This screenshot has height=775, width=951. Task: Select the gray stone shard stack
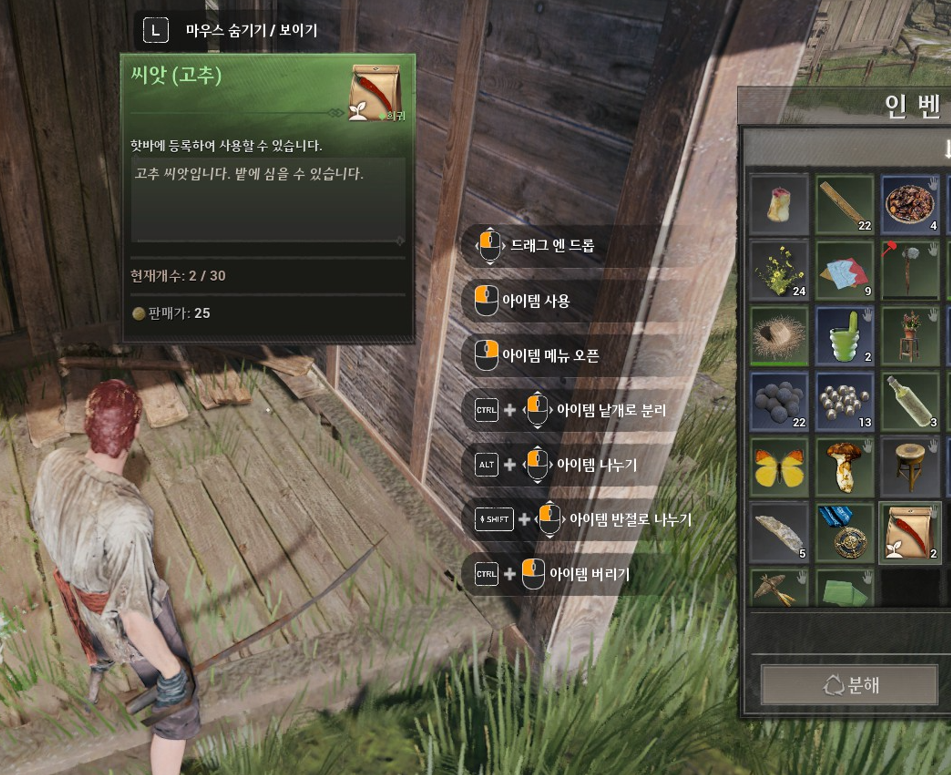[x=779, y=532]
